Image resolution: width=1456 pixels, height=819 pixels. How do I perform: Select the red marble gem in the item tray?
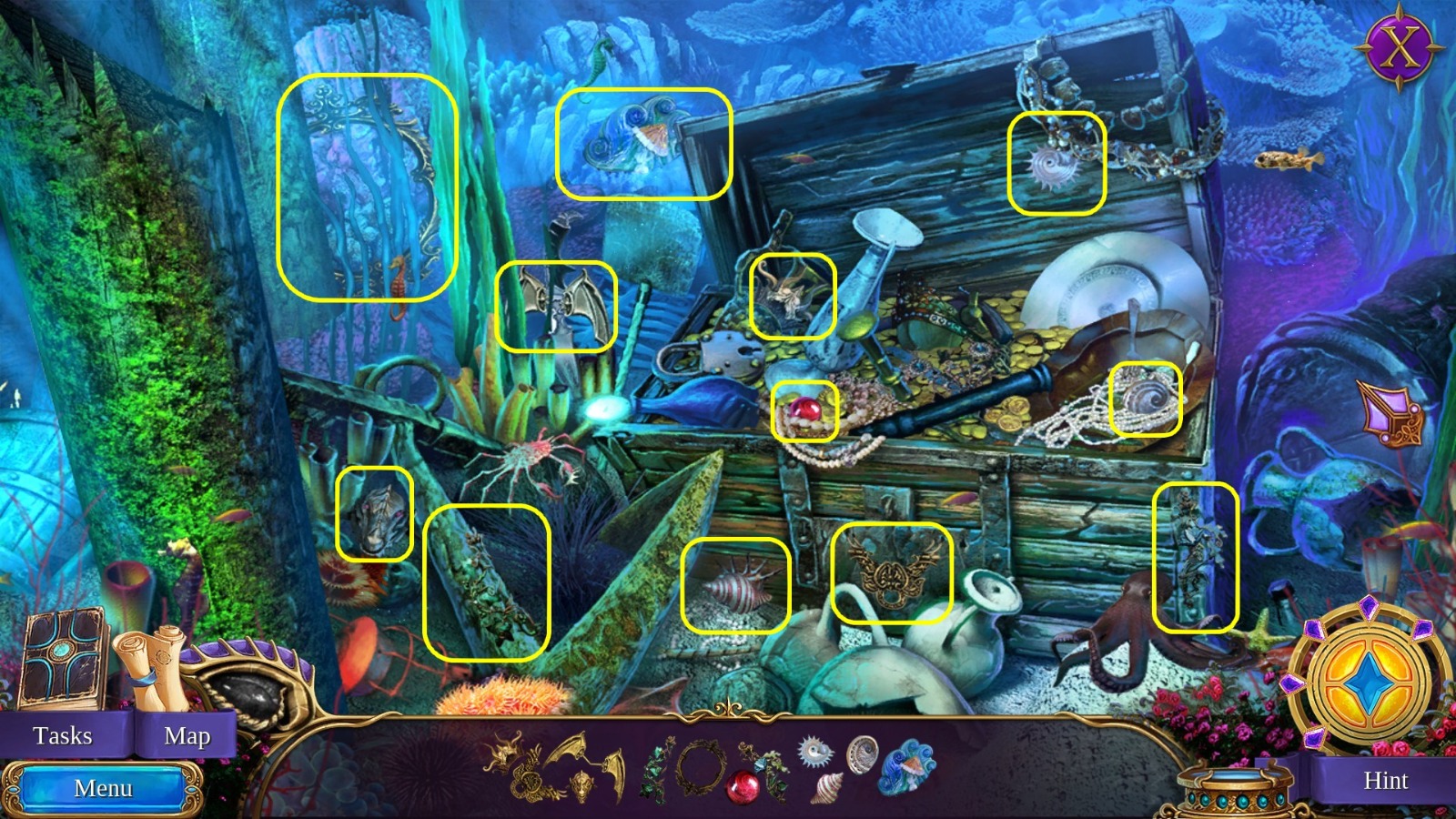[x=743, y=784]
